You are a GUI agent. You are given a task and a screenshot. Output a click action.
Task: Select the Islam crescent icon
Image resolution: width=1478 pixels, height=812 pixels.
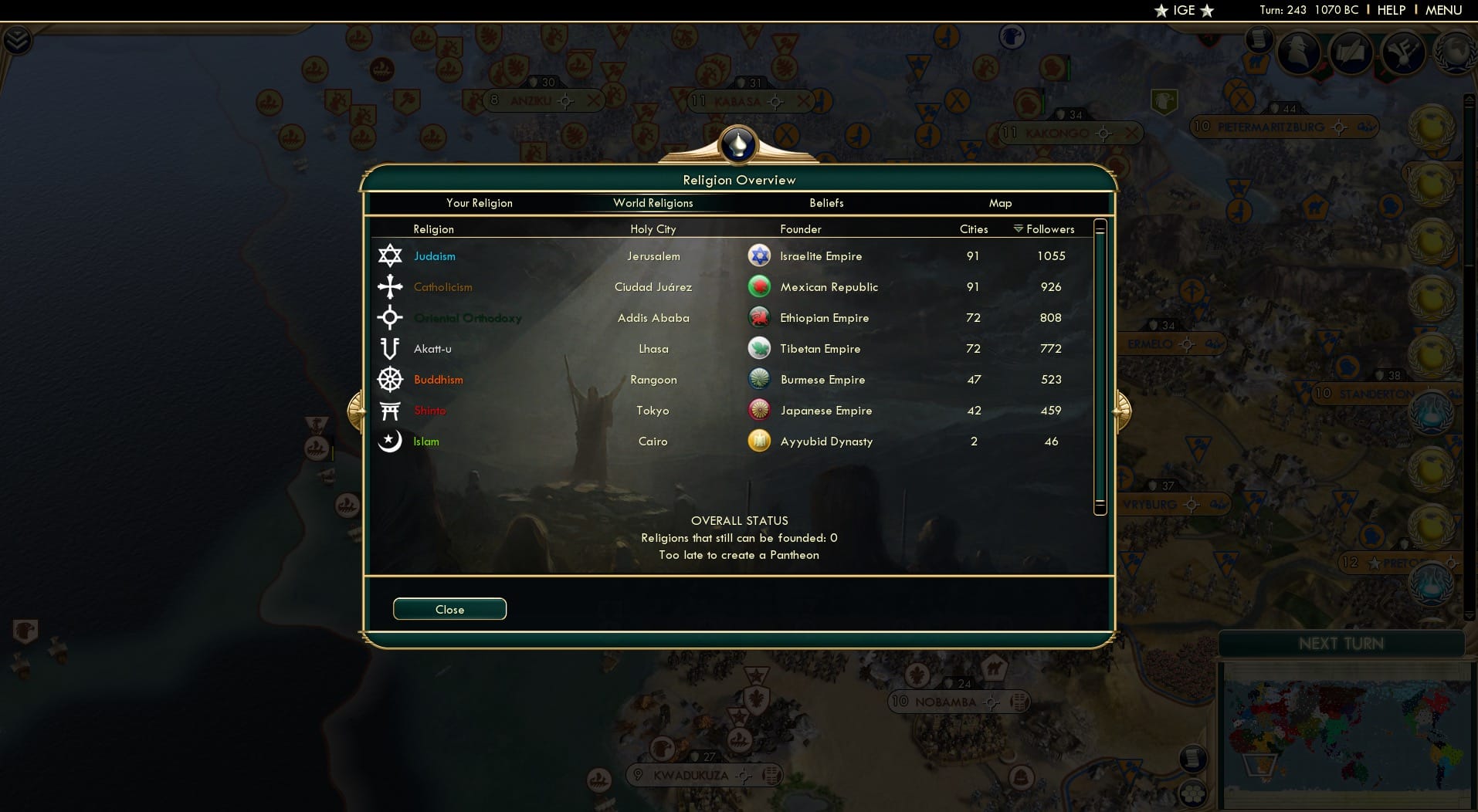(391, 441)
